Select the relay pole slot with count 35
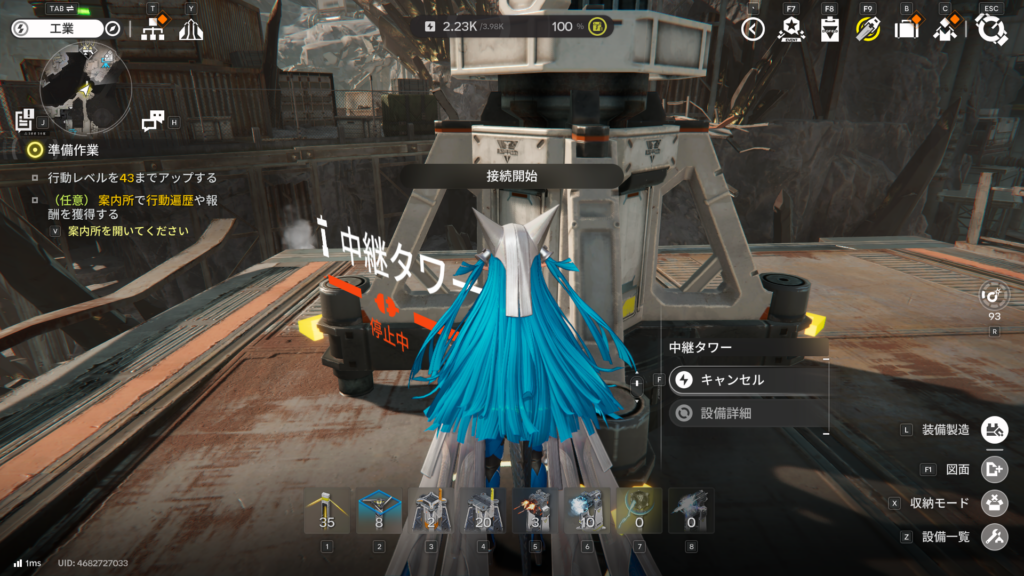The height and width of the screenshot is (576, 1024). (327, 511)
